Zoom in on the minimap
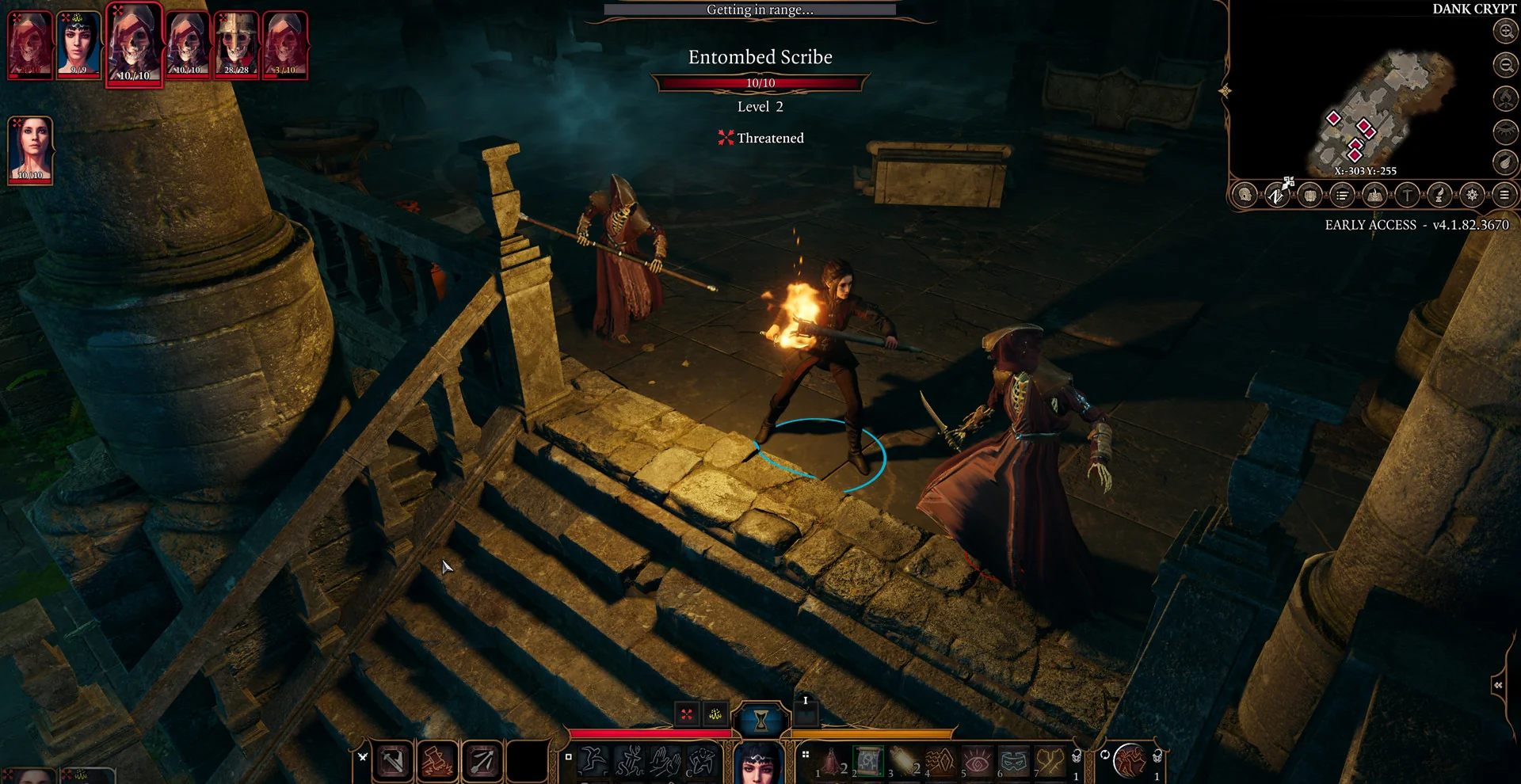The image size is (1521, 784). pyautogui.click(x=1505, y=31)
